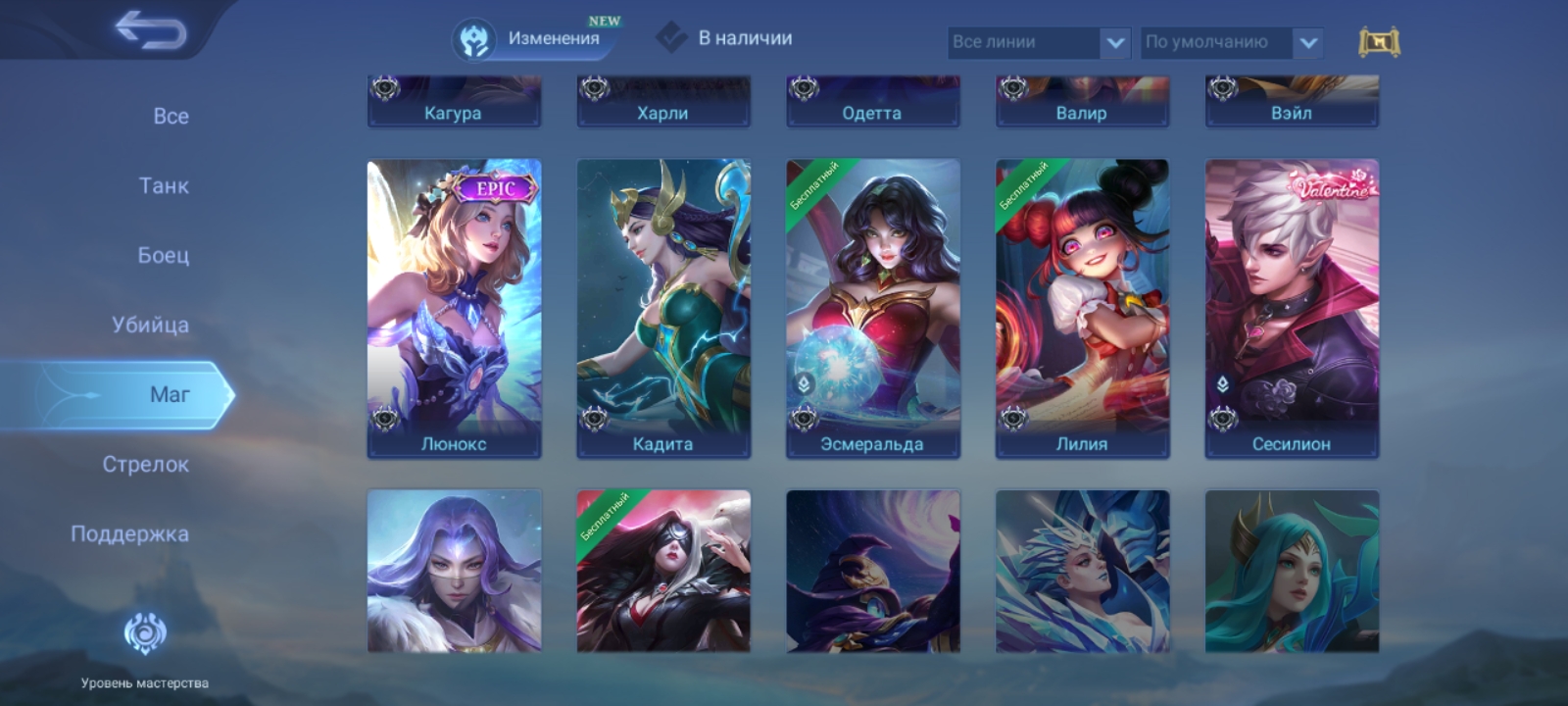Choose the Маг role tab
Screen dimensions: 1568x706
169,394
